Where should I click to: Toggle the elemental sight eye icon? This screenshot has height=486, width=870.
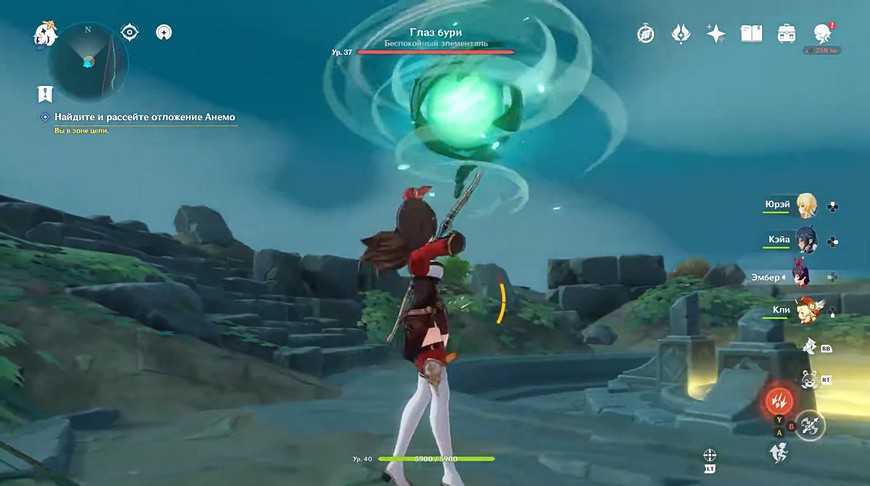tap(130, 32)
